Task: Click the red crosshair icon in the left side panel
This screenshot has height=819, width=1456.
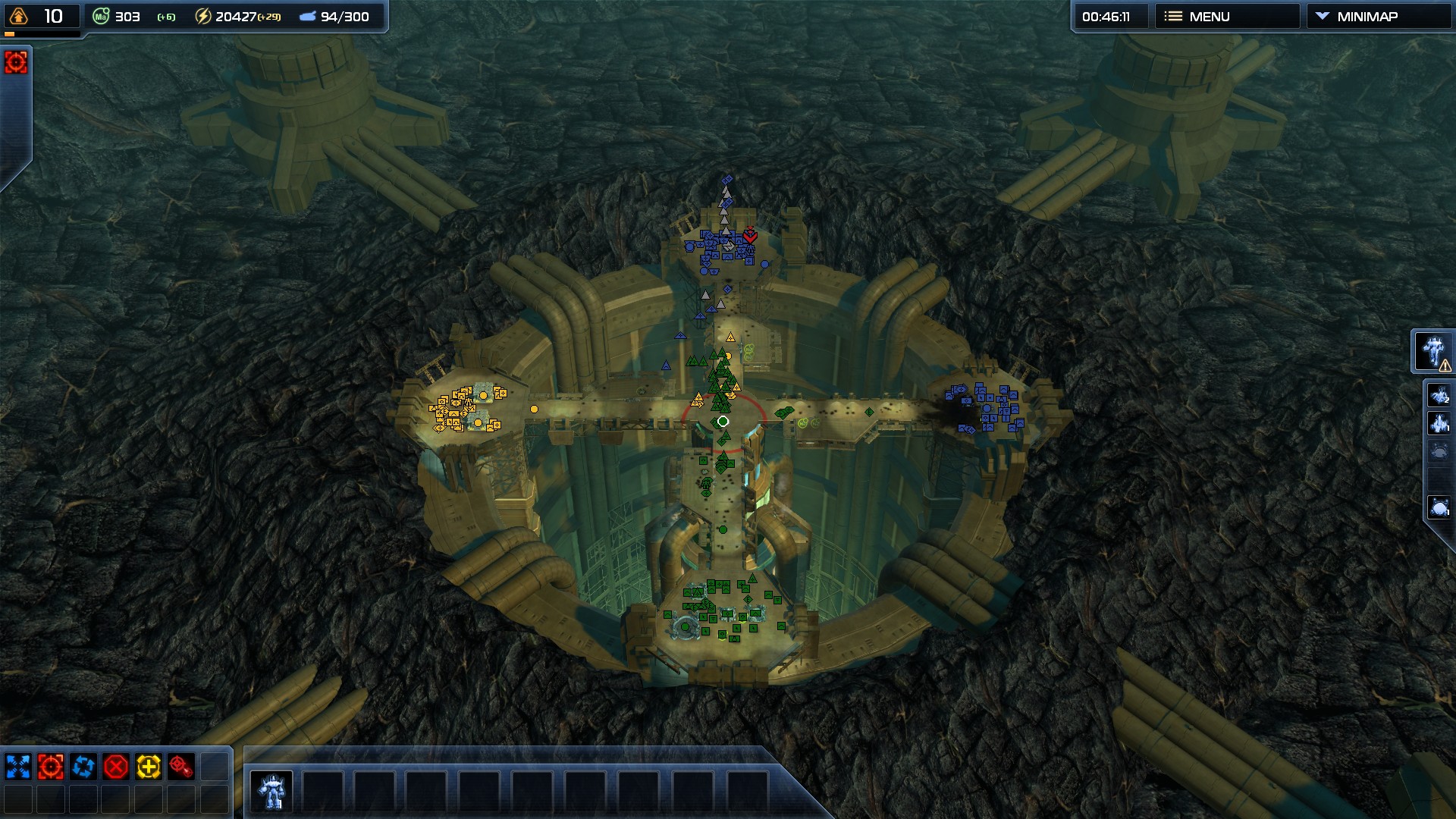Action: (16, 62)
